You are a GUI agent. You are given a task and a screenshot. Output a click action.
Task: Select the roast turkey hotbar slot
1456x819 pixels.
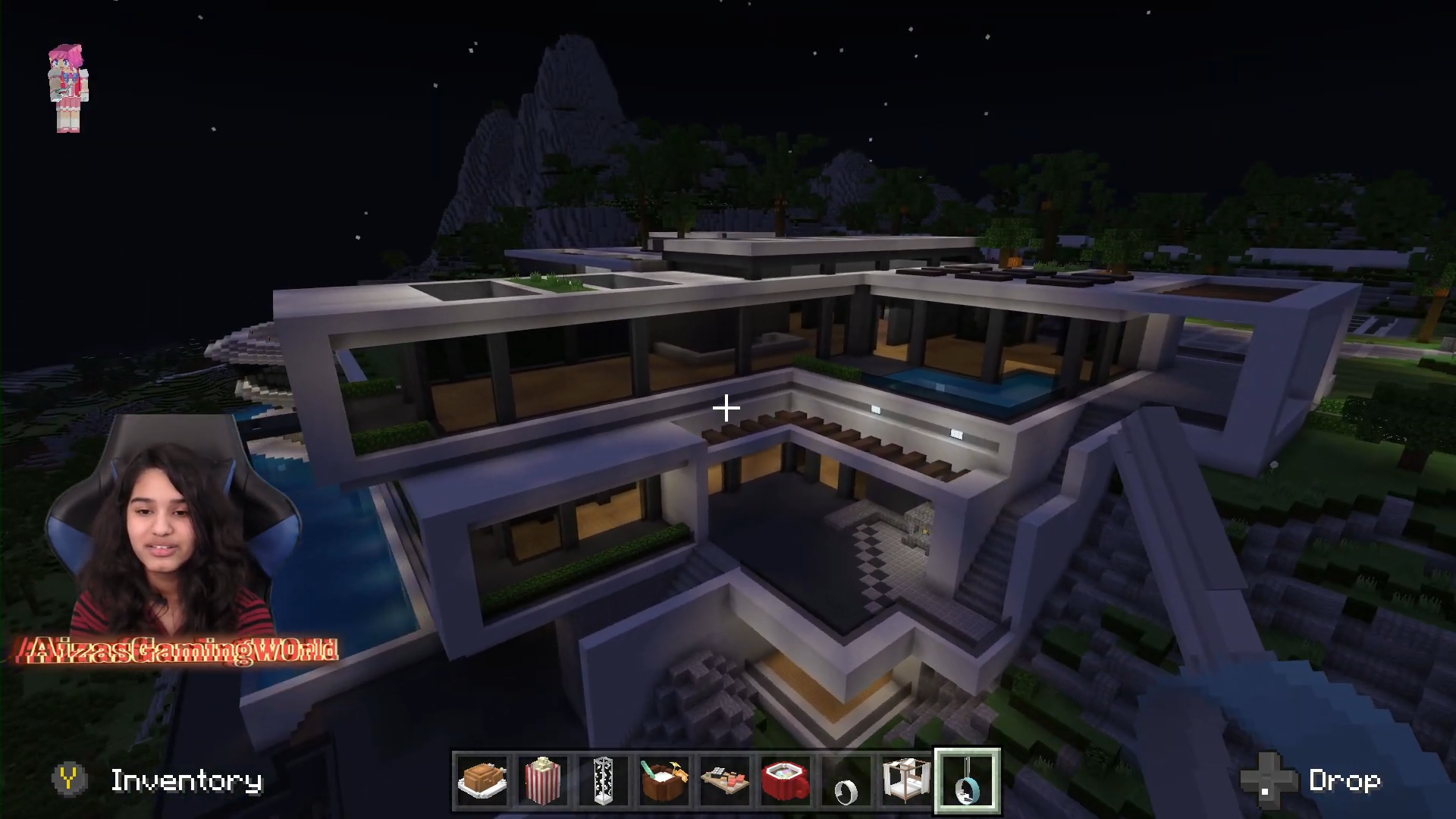click(x=482, y=780)
